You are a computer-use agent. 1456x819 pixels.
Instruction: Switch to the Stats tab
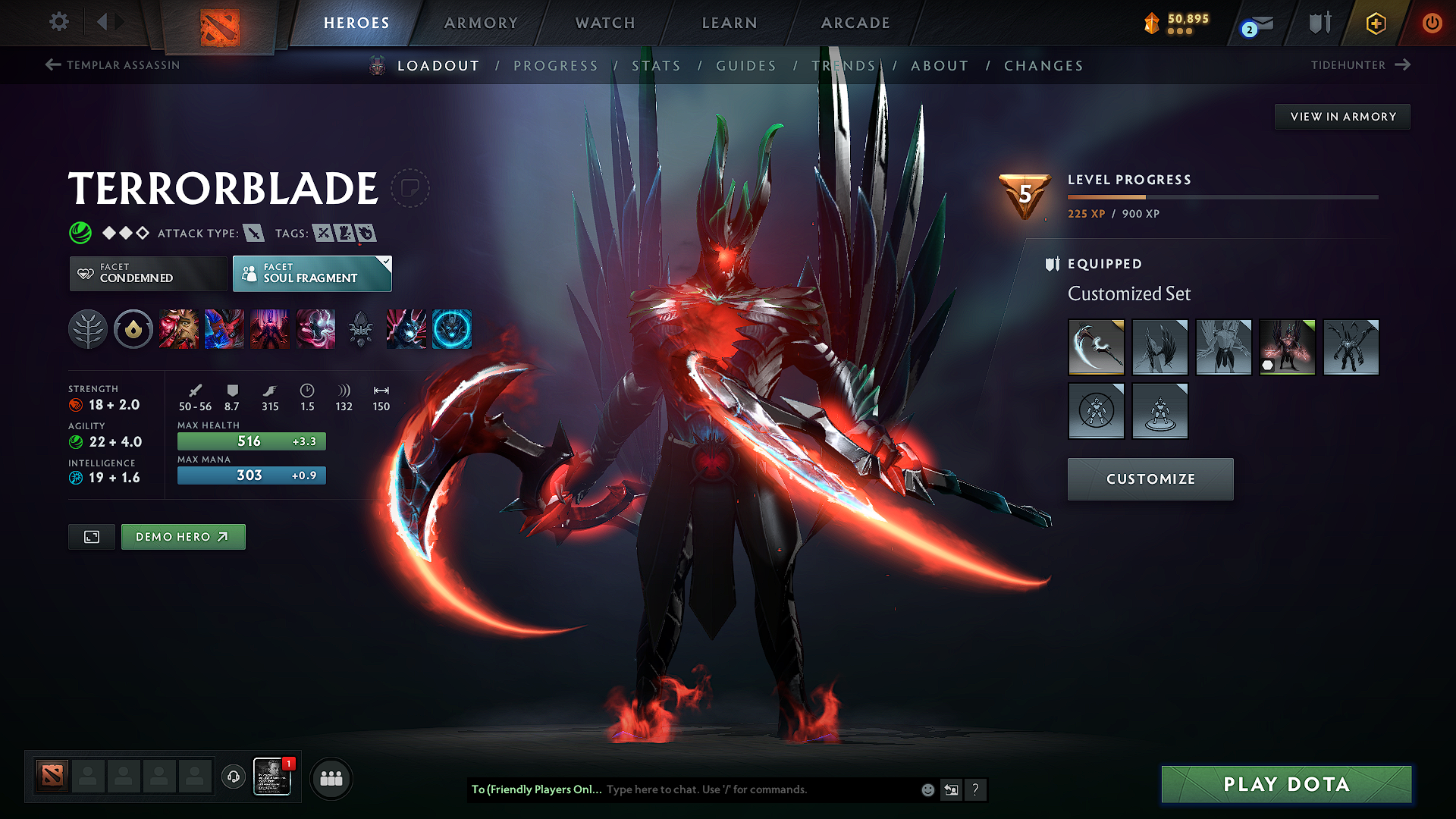point(657,66)
